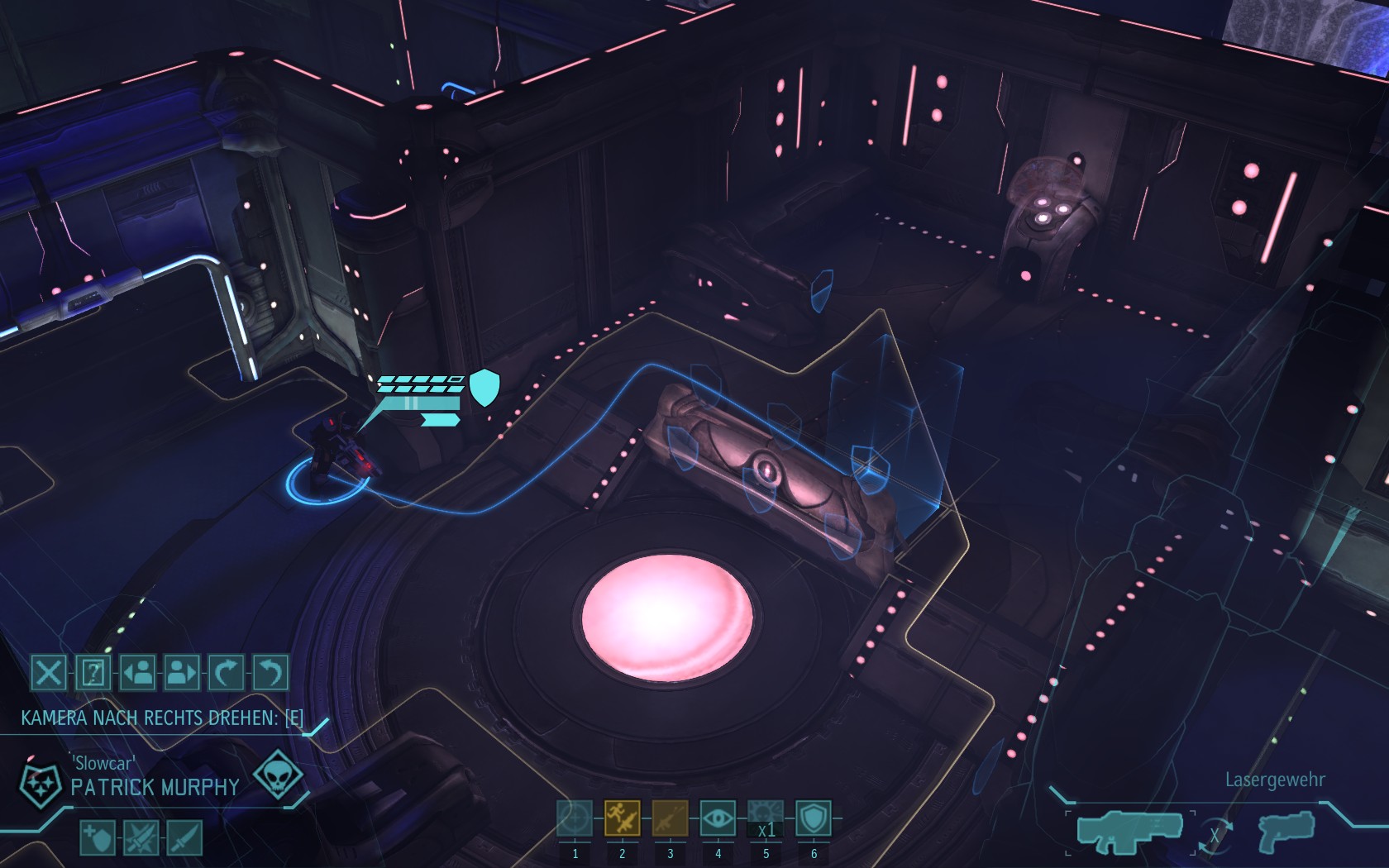Choose the brown rifle shot ability
The width and height of the screenshot is (1389, 868).
tap(670, 818)
